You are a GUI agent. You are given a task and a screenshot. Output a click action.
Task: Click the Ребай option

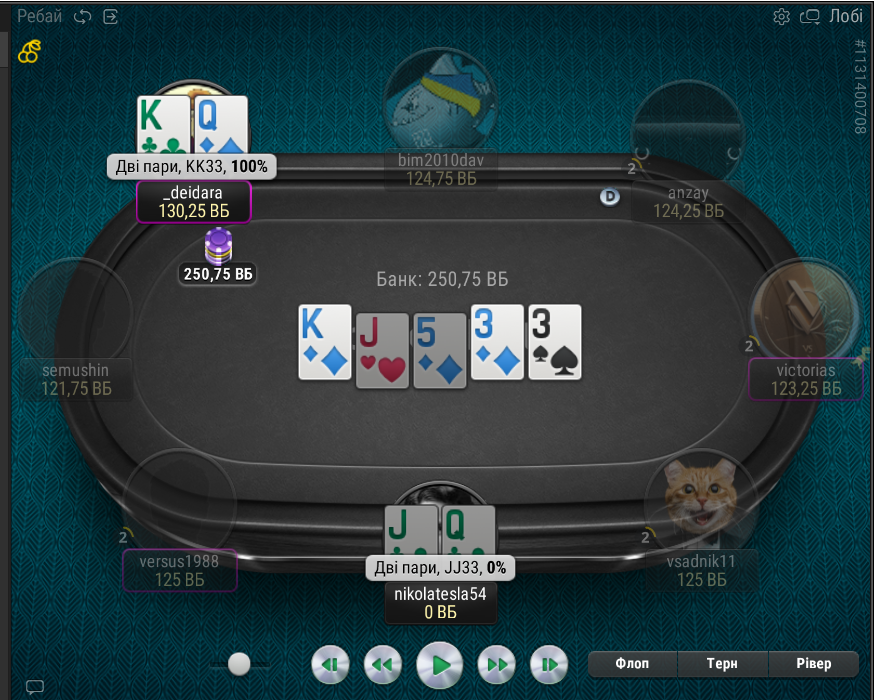coord(39,16)
